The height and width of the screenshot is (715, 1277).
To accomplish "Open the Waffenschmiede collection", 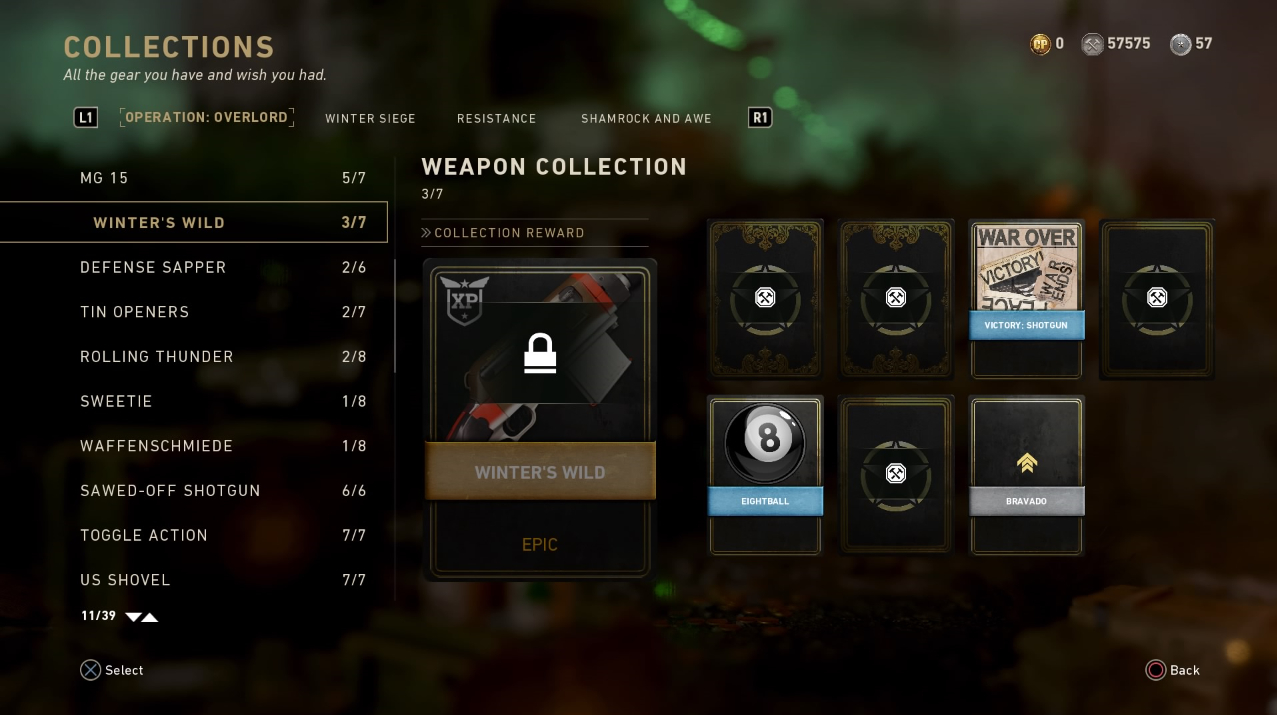I will click(193, 446).
